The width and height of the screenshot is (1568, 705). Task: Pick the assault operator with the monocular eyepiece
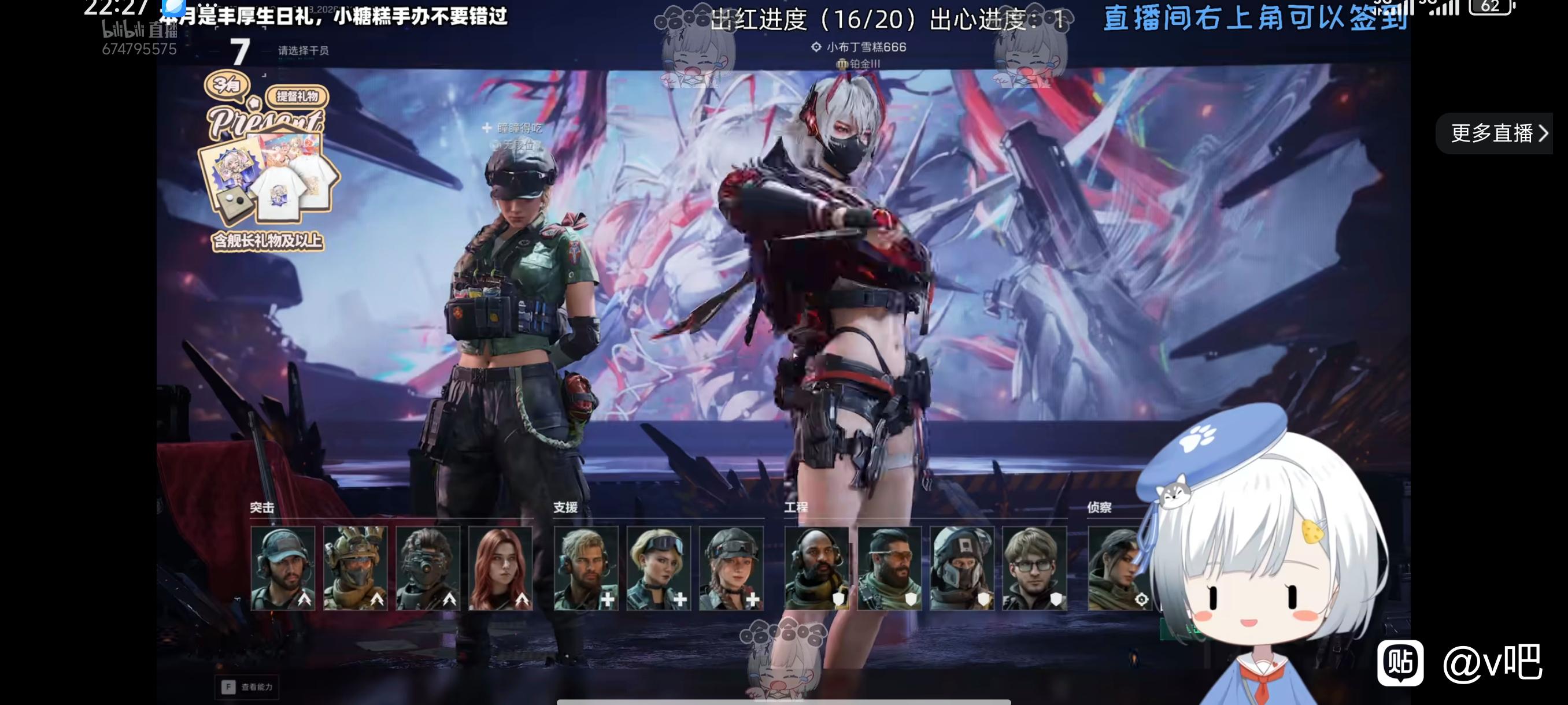(x=428, y=568)
